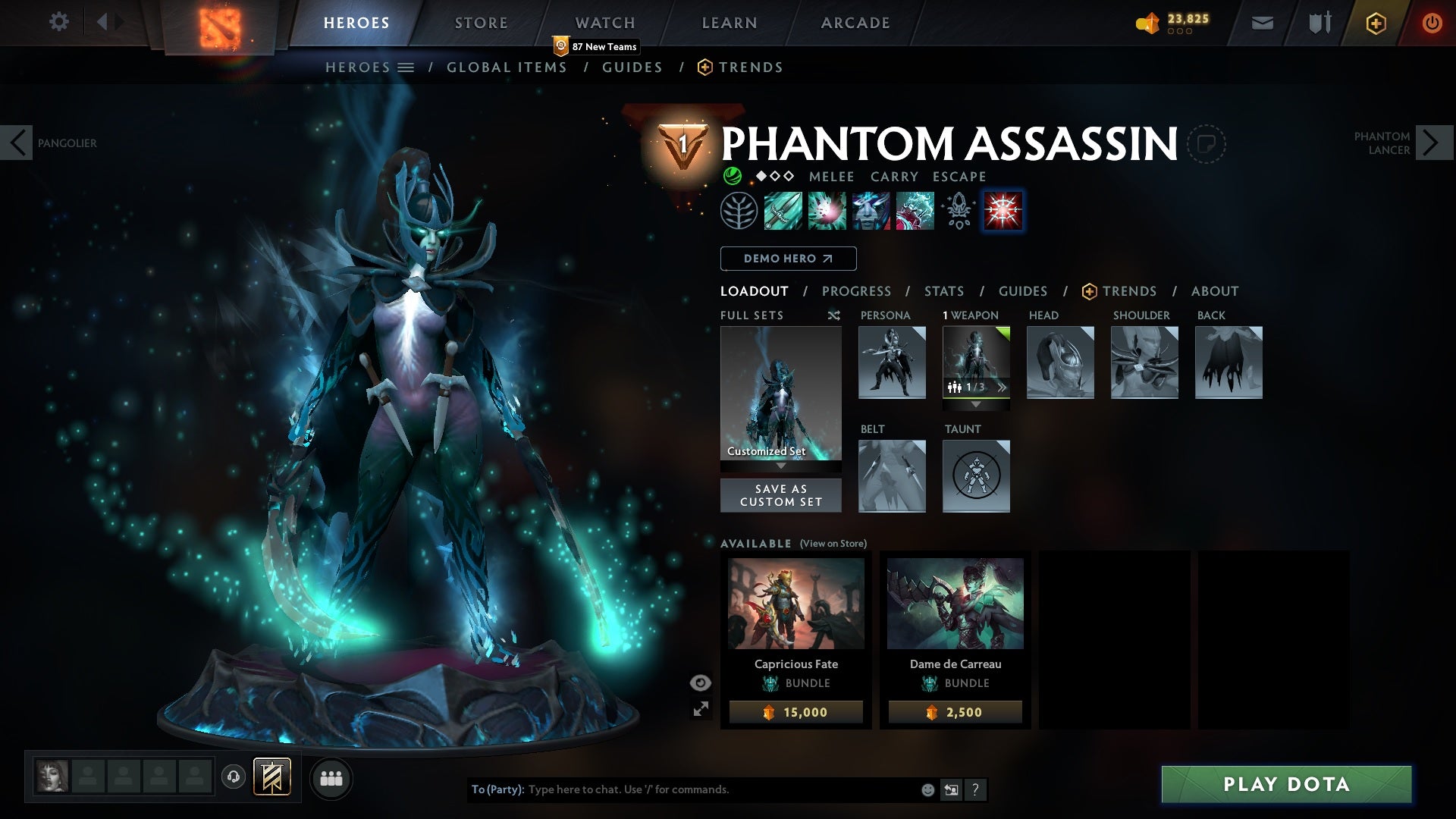Select the Stifling Dagger ability icon
Viewport: 1456px width, 819px height.
coord(783,212)
